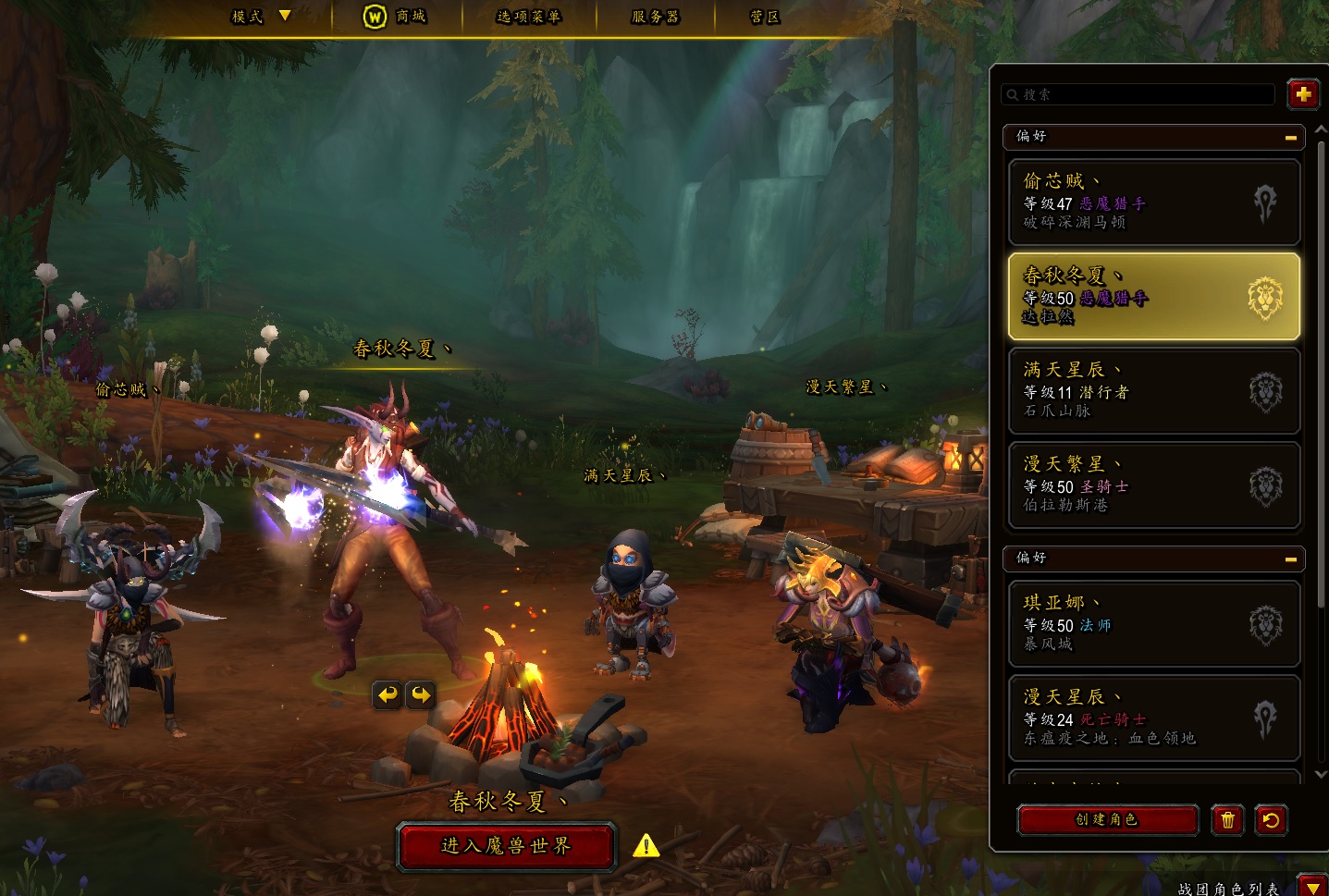Click the red circular arrow restore button
The image size is (1329, 896).
1271,819
